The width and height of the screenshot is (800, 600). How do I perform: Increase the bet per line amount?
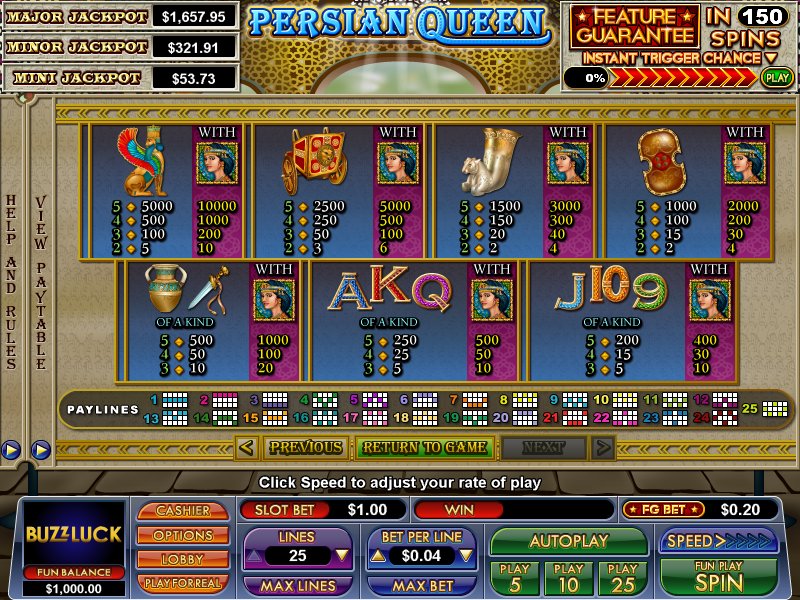coord(379,555)
